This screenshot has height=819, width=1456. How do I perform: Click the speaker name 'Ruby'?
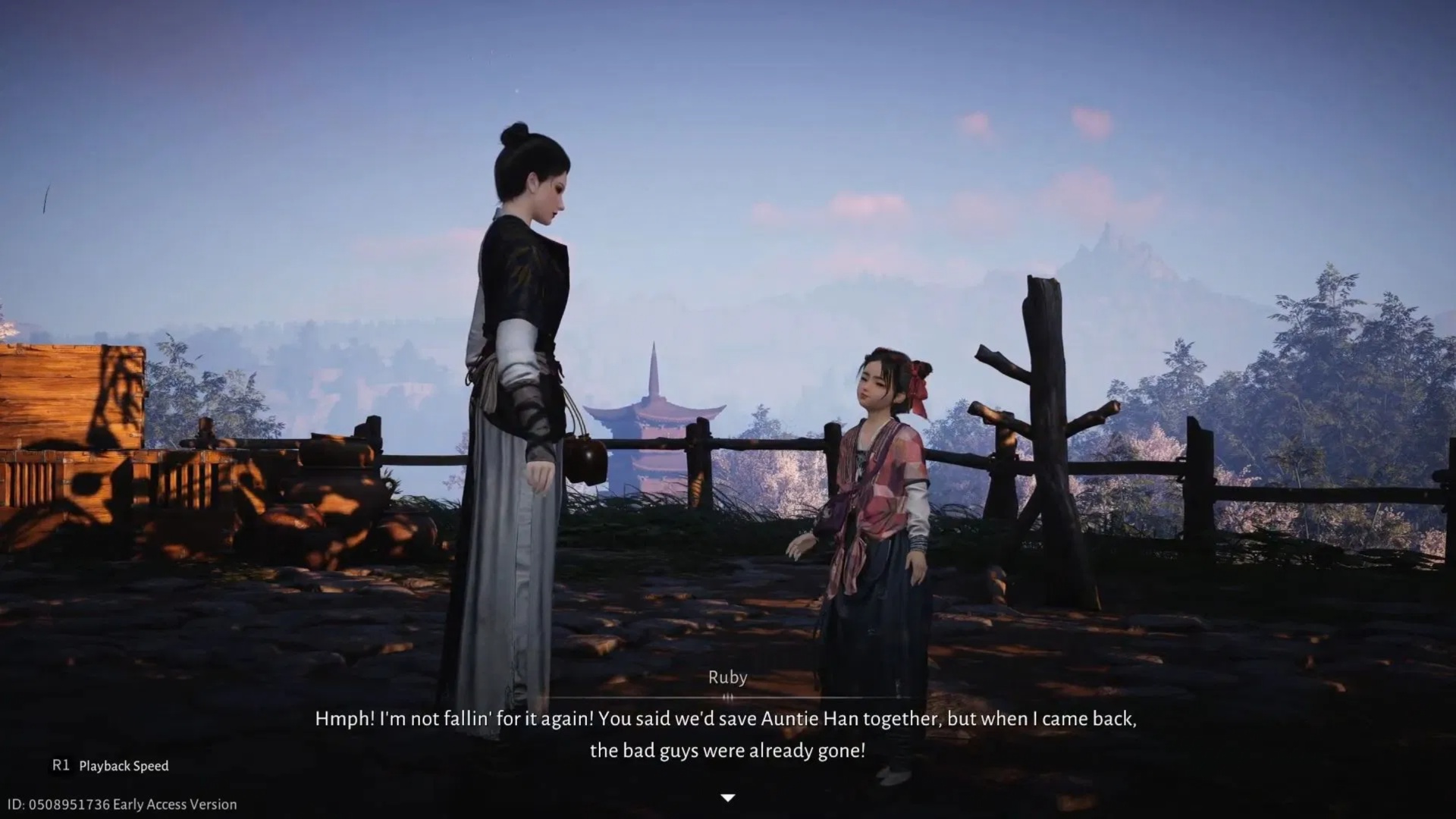pos(726,677)
